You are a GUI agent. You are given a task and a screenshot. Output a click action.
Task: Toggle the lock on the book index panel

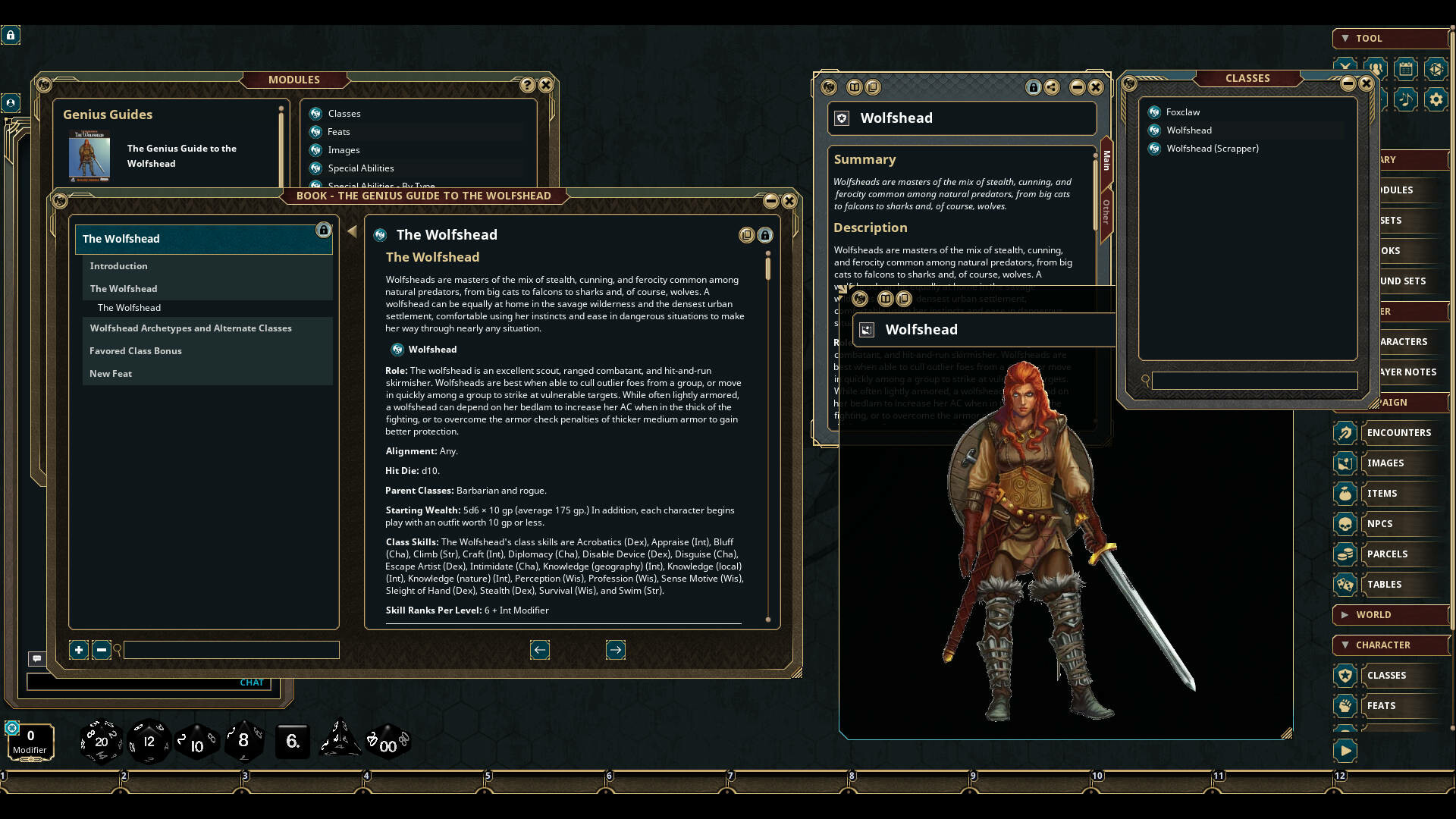pyautogui.click(x=325, y=230)
